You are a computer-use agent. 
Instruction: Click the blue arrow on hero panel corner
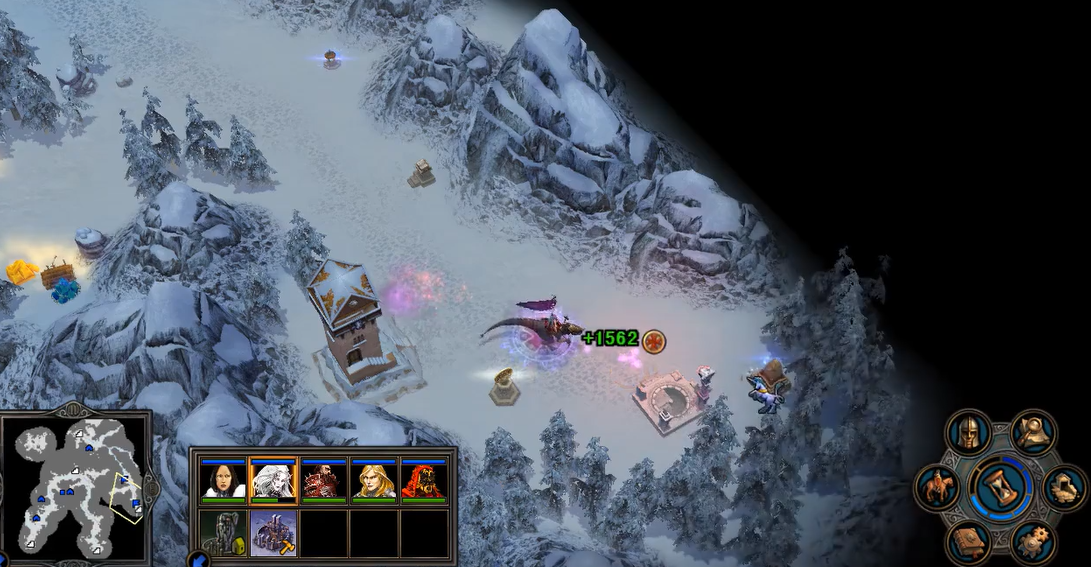point(197,559)
